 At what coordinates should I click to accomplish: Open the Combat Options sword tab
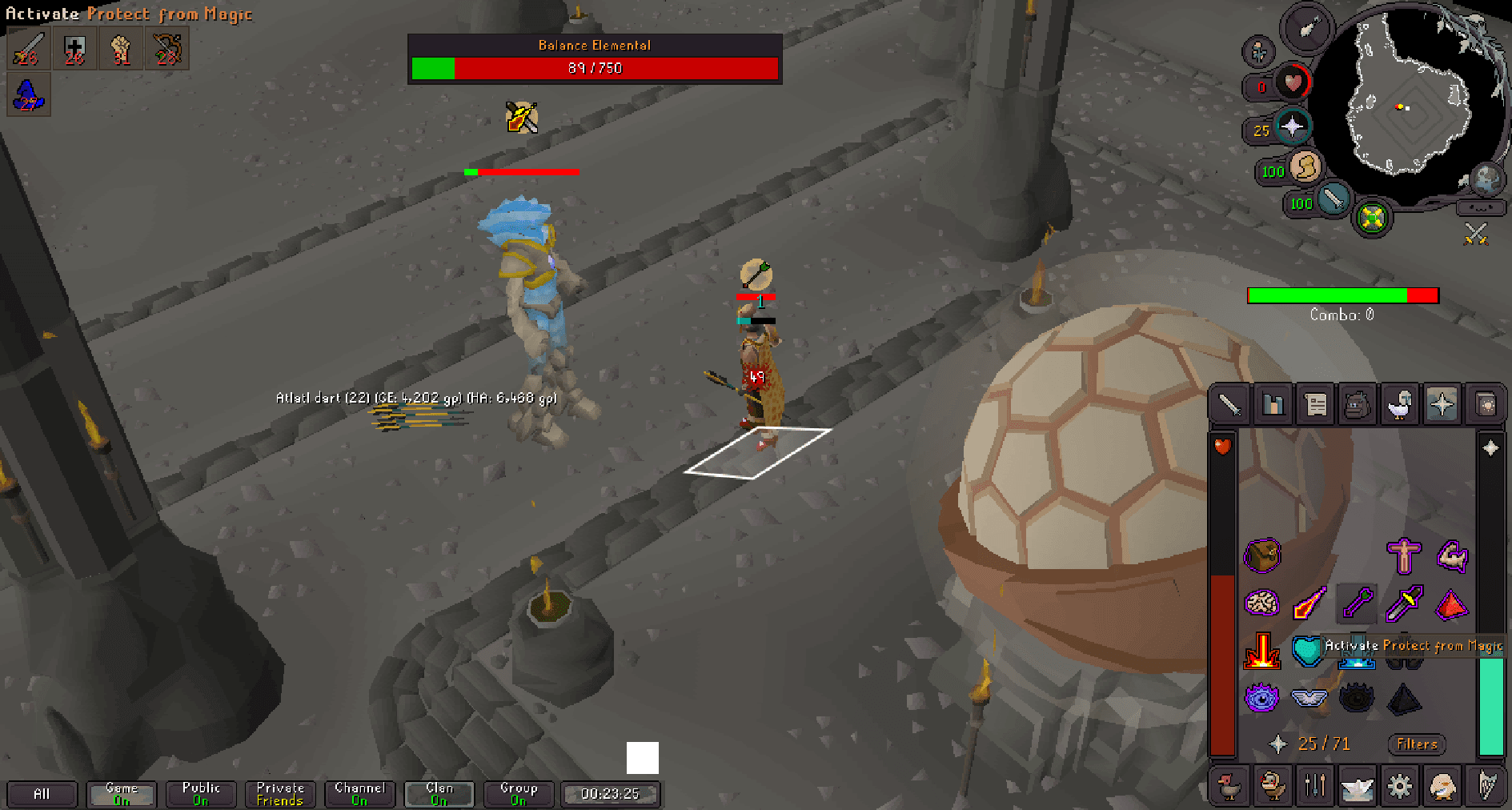coord(1229,404)
